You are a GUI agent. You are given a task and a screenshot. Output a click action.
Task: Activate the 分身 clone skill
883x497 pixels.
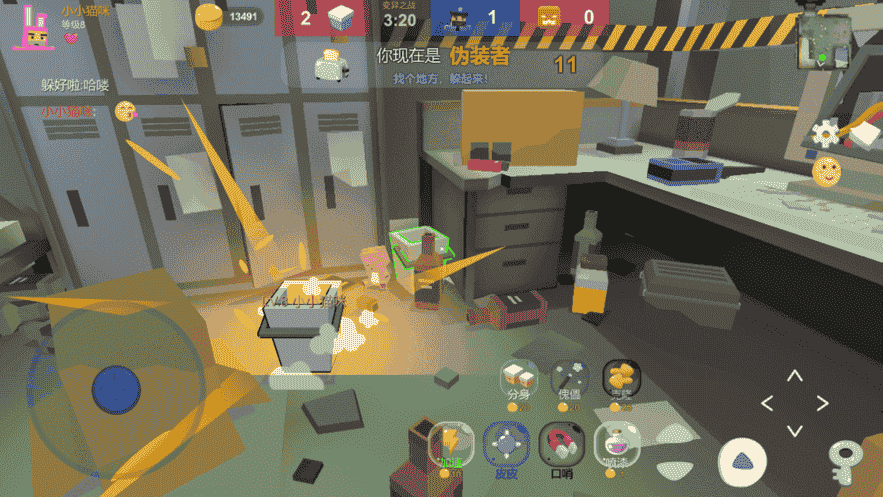point(517,378)
